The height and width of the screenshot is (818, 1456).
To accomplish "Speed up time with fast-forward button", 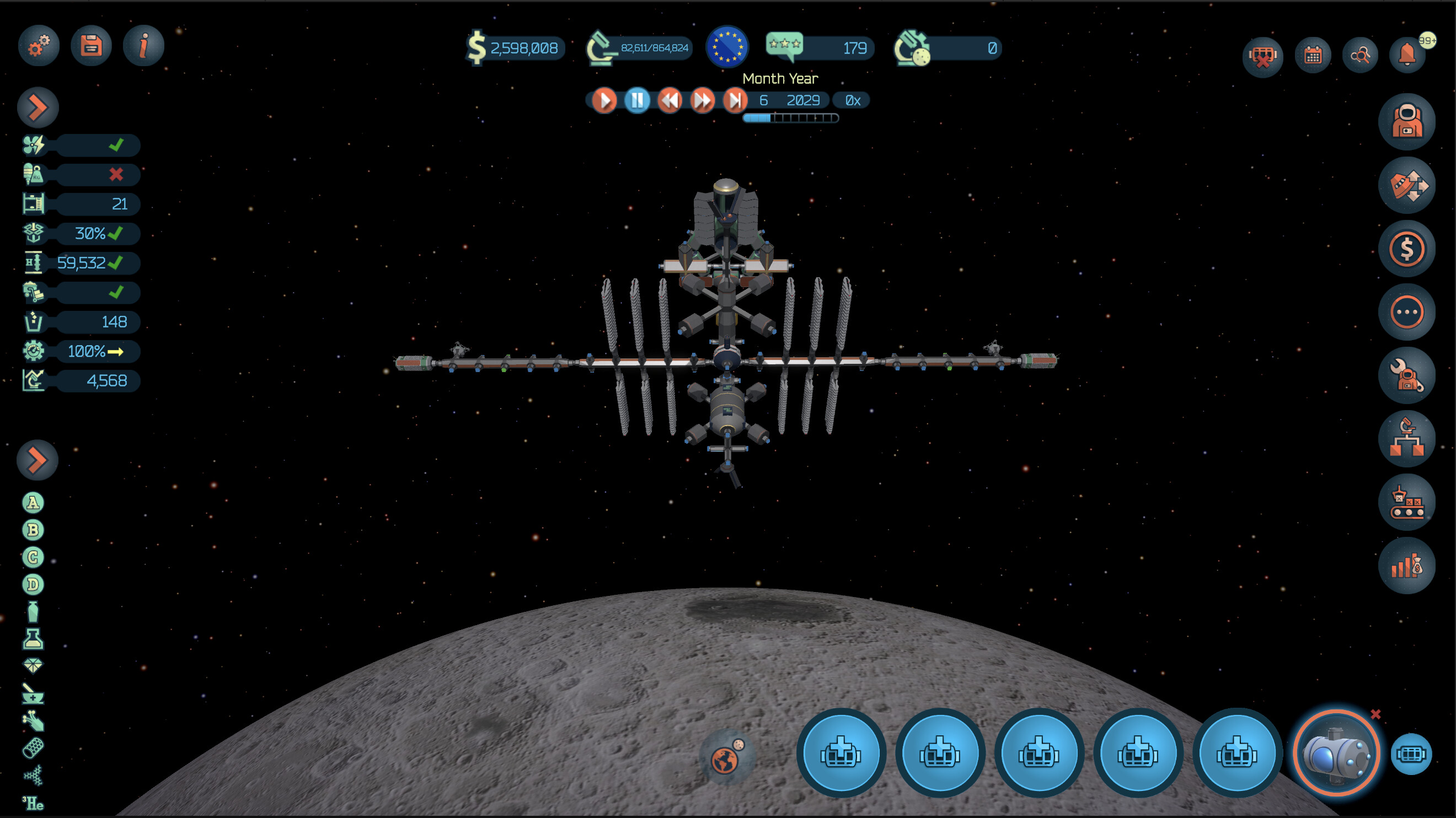I will [703, 100].
